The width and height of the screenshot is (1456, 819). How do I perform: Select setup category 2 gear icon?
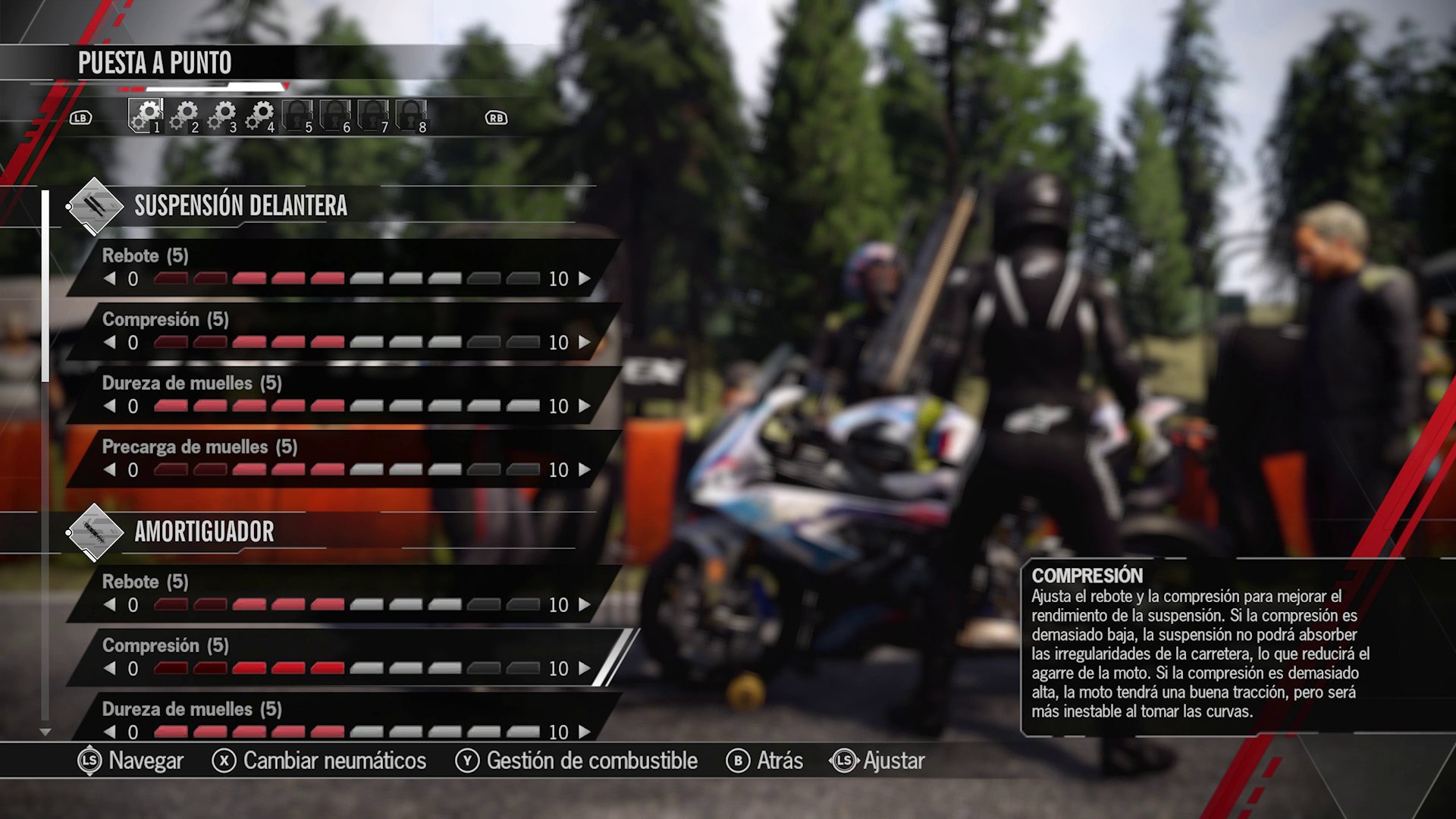pyautogui.click(x=184, y=115)
